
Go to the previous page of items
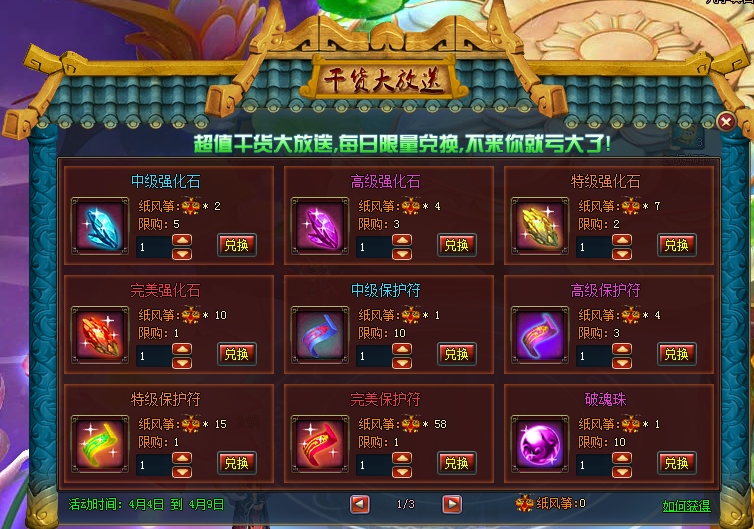(x=360, y=504)
